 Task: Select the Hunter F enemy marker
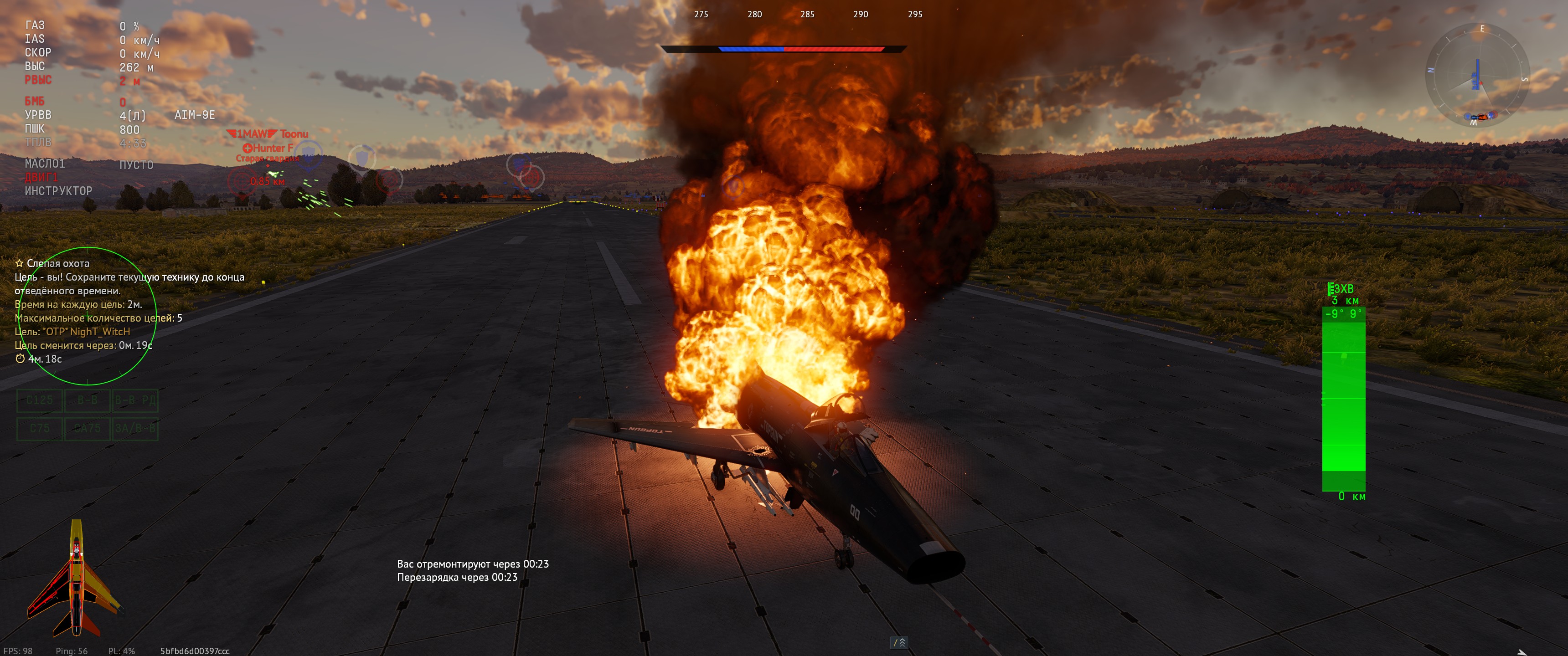268,148
